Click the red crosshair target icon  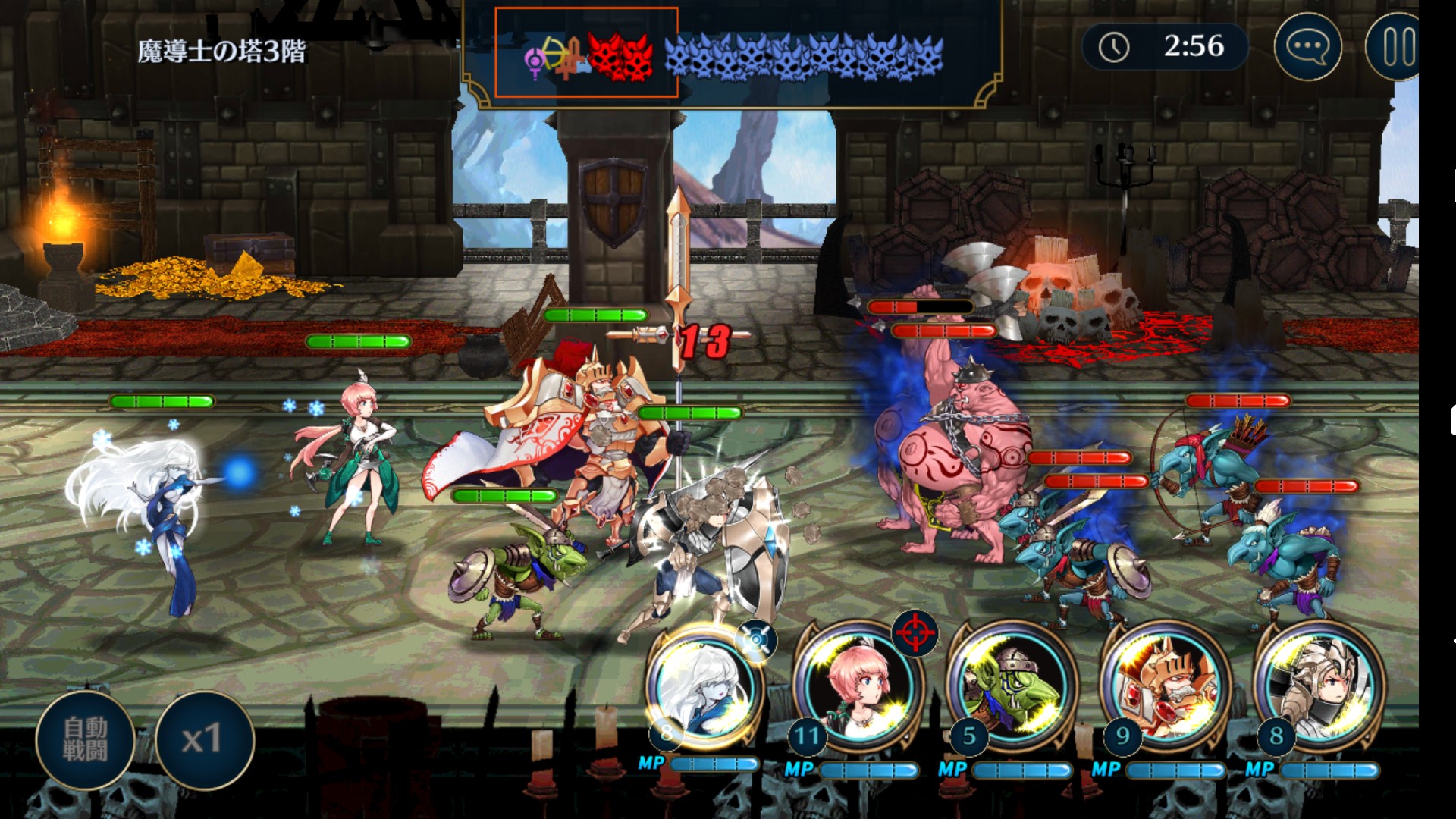[x=915, y=634]
